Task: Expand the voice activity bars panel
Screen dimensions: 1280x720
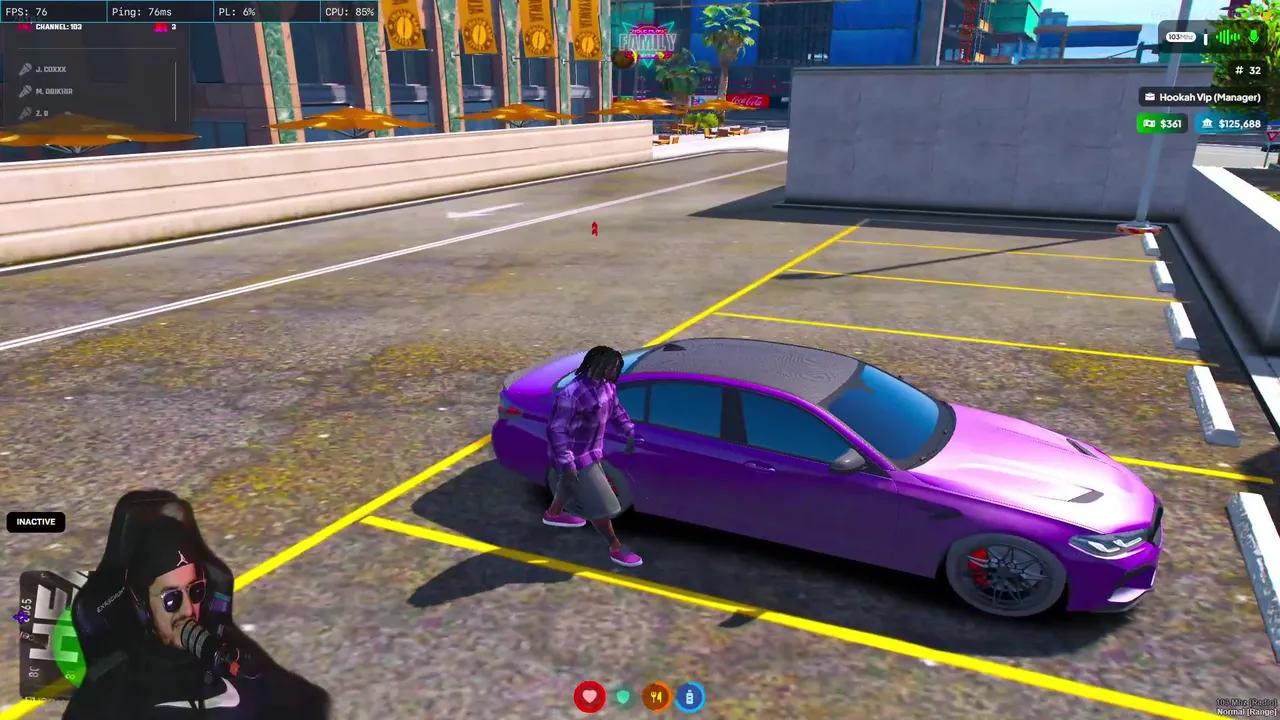Action: 1228,37
